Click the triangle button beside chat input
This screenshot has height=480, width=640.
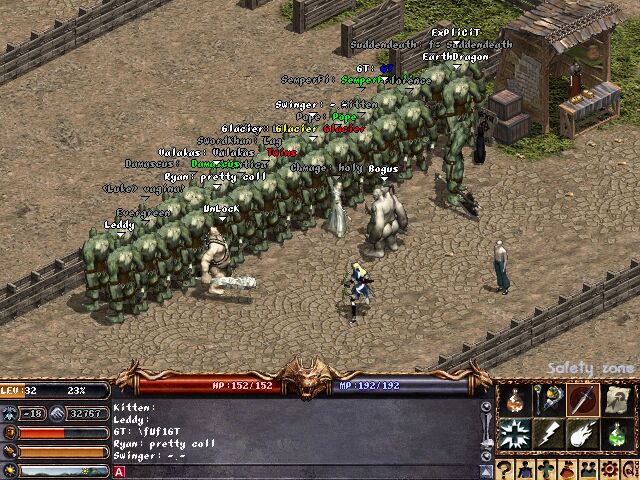[x=486, y=470]
